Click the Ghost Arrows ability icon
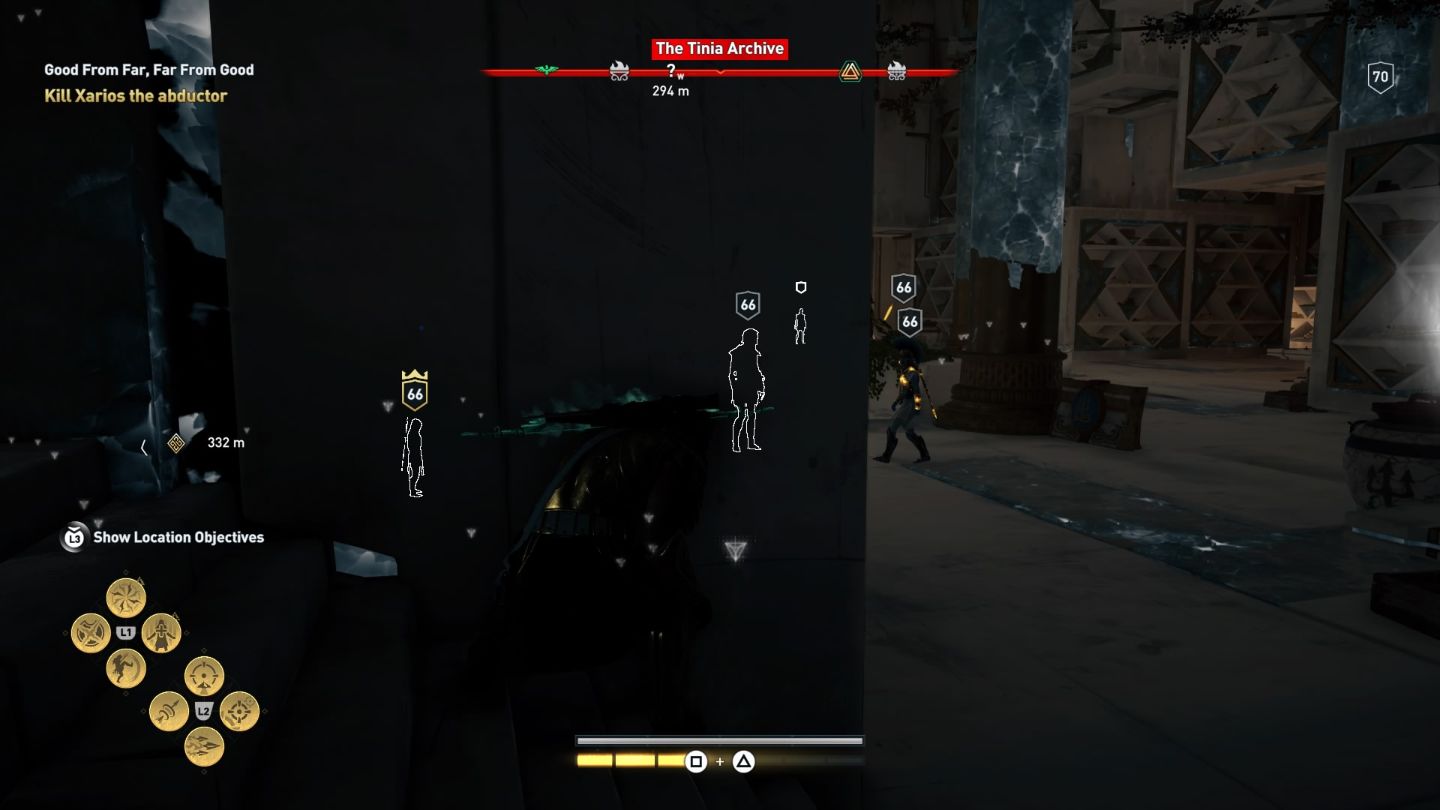This screenshot has width=1440, height=810. [169, 711]
